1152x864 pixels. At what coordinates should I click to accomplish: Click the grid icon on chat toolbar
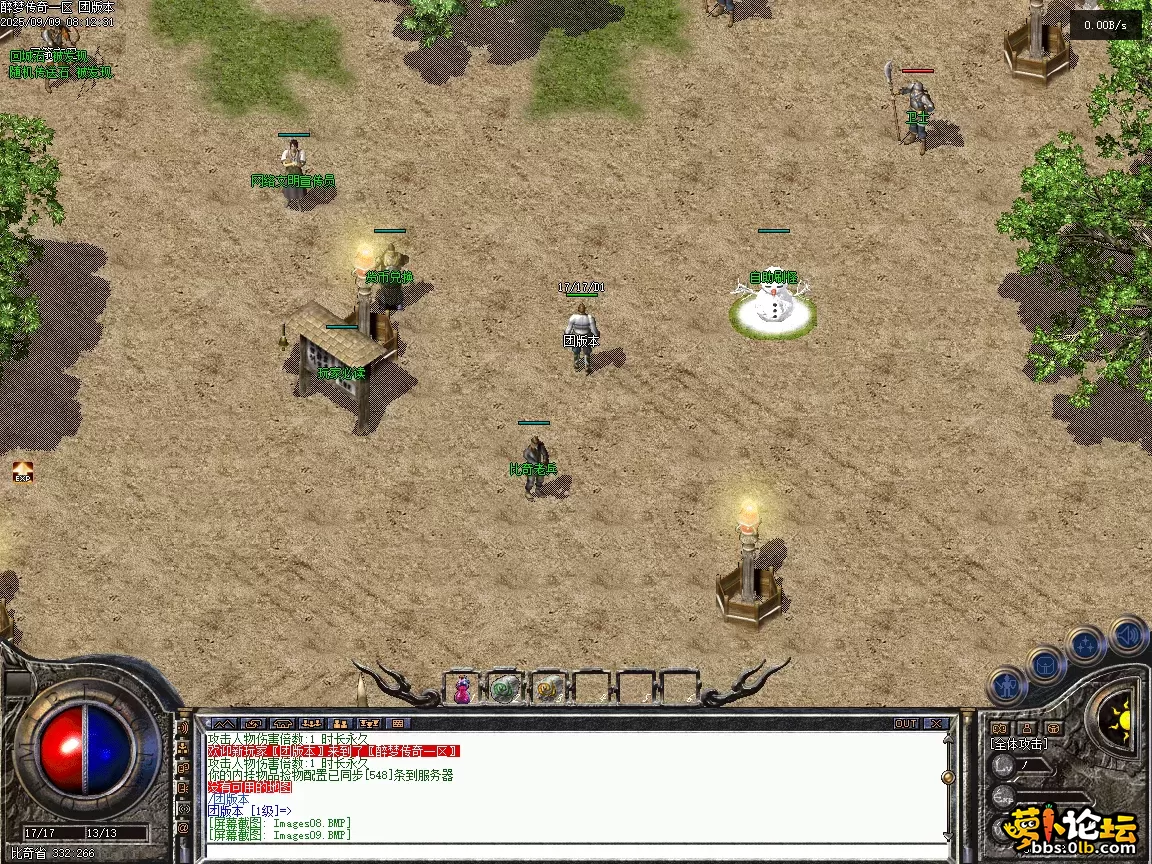point(398,723)
